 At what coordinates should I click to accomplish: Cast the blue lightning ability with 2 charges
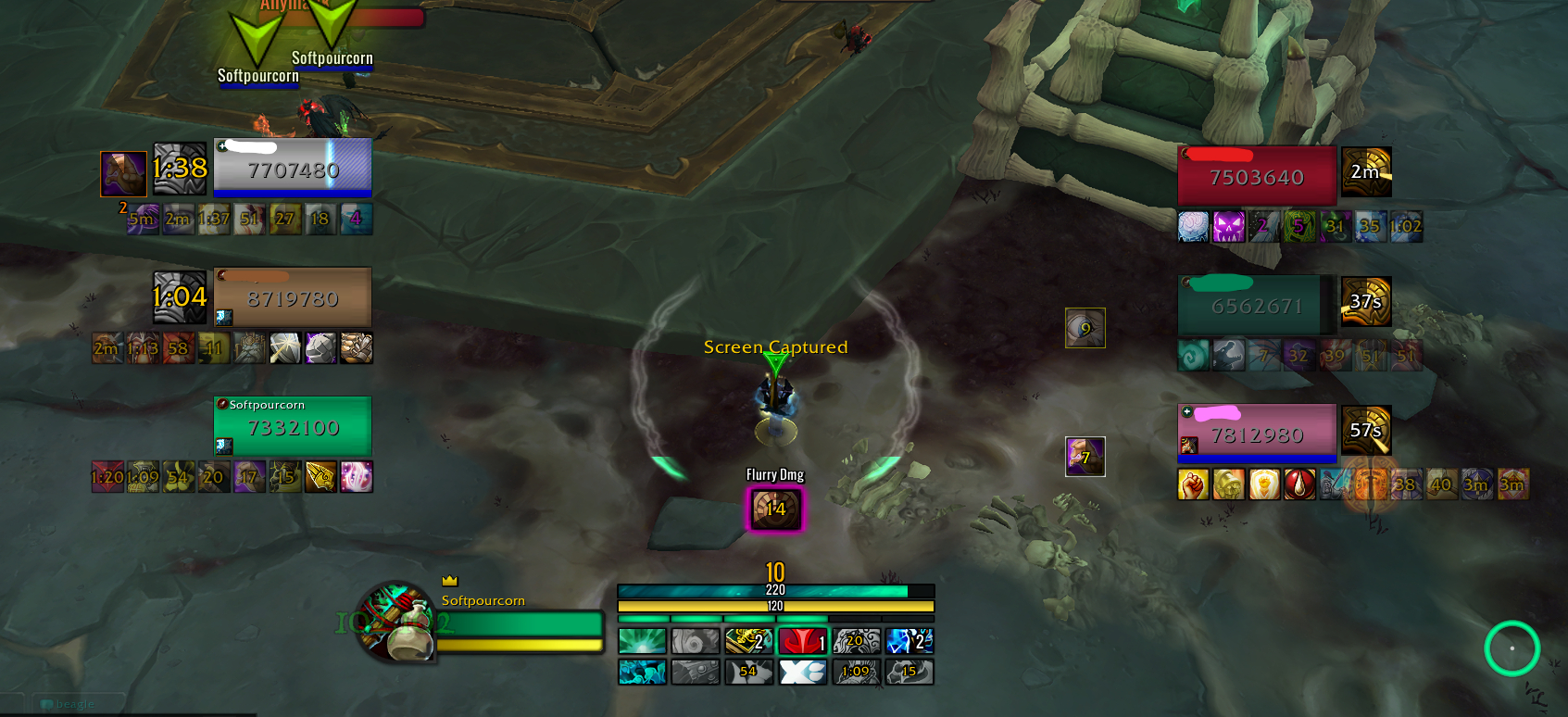[x=909, y=641]
